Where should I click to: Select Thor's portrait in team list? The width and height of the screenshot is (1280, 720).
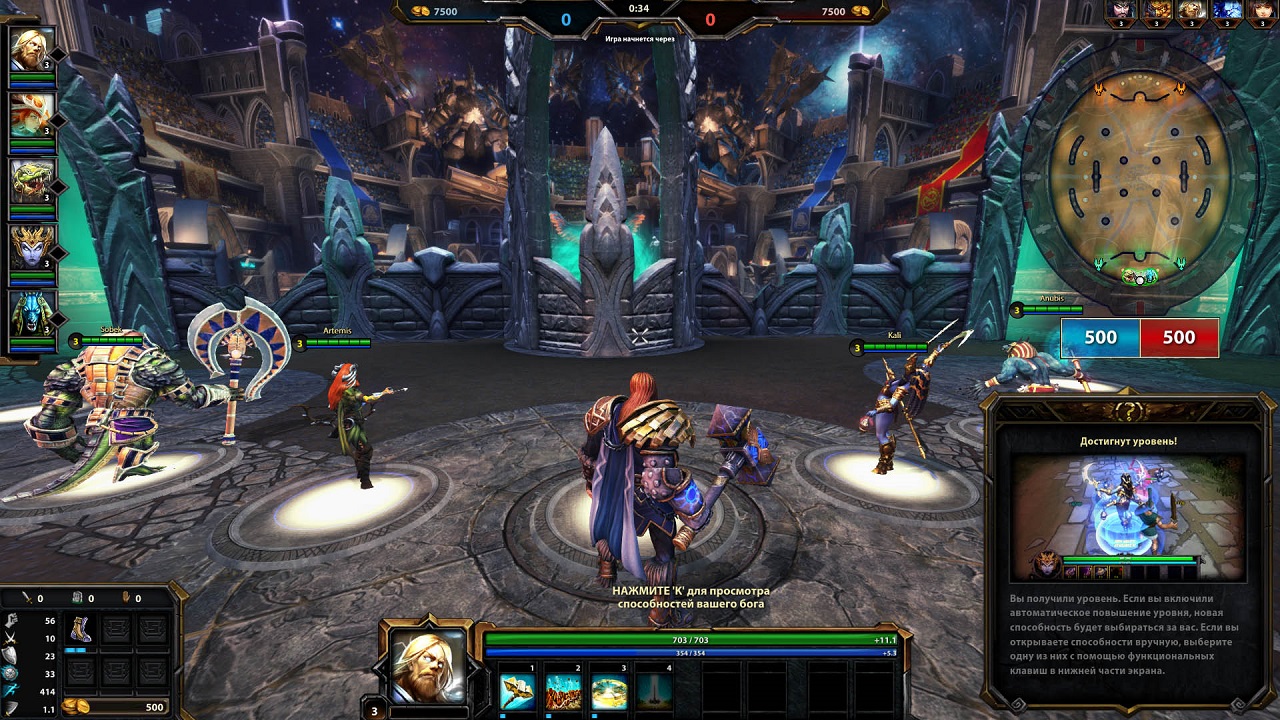(x=30, y=49)
